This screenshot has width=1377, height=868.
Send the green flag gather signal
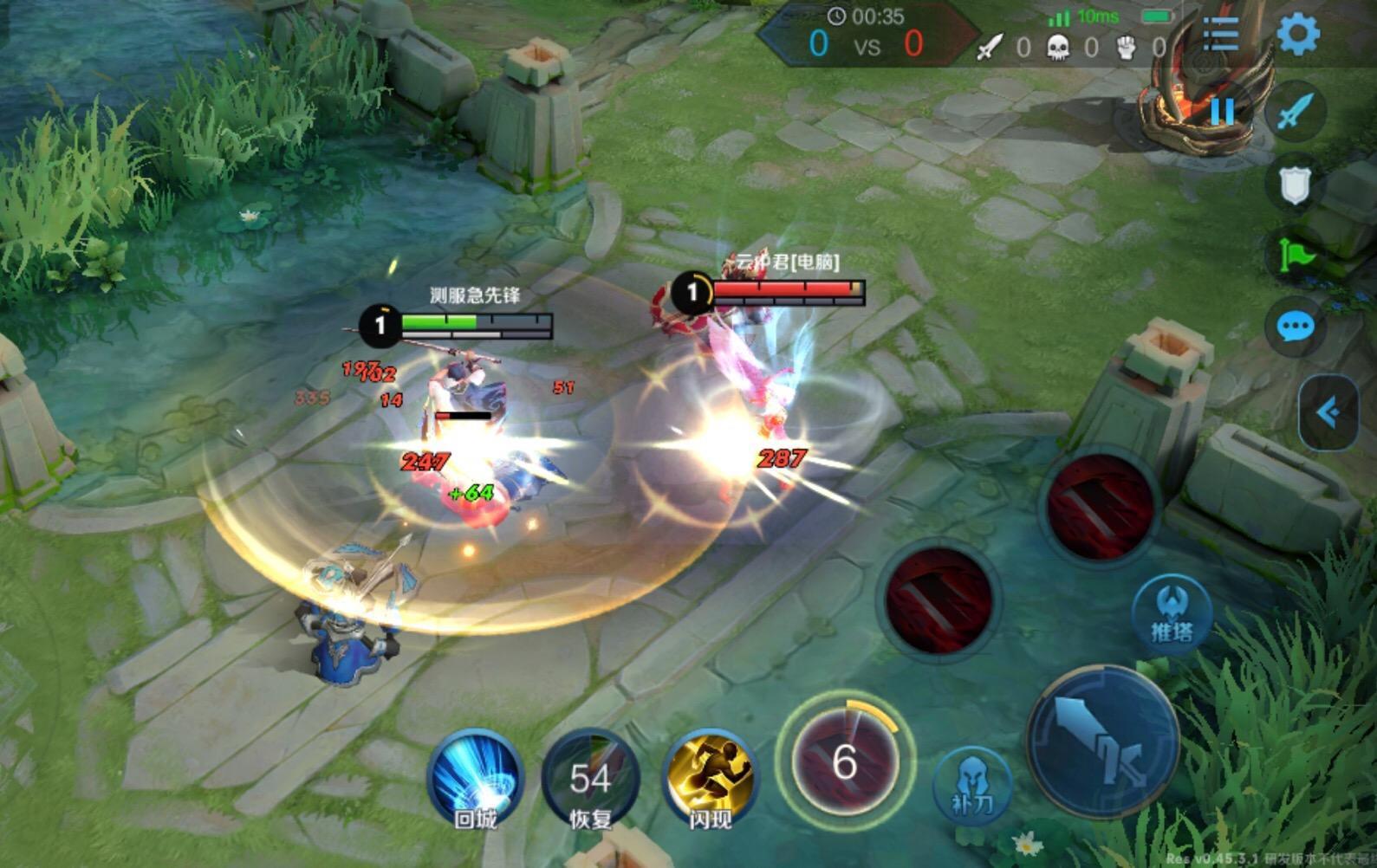pyautogui.click(x=1295, y=256)
